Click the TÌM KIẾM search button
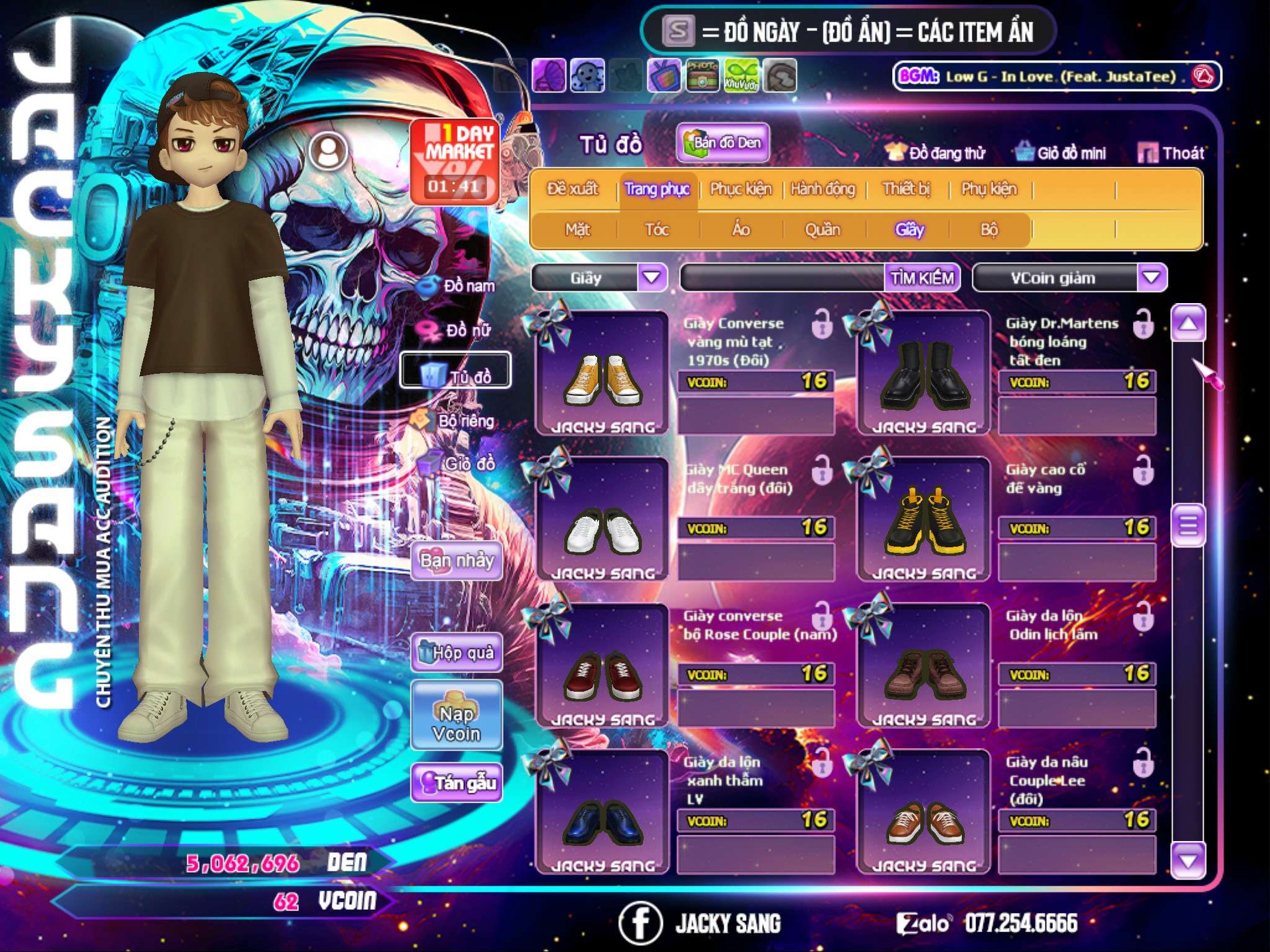The image size is (1270, 952). [921, 278]
